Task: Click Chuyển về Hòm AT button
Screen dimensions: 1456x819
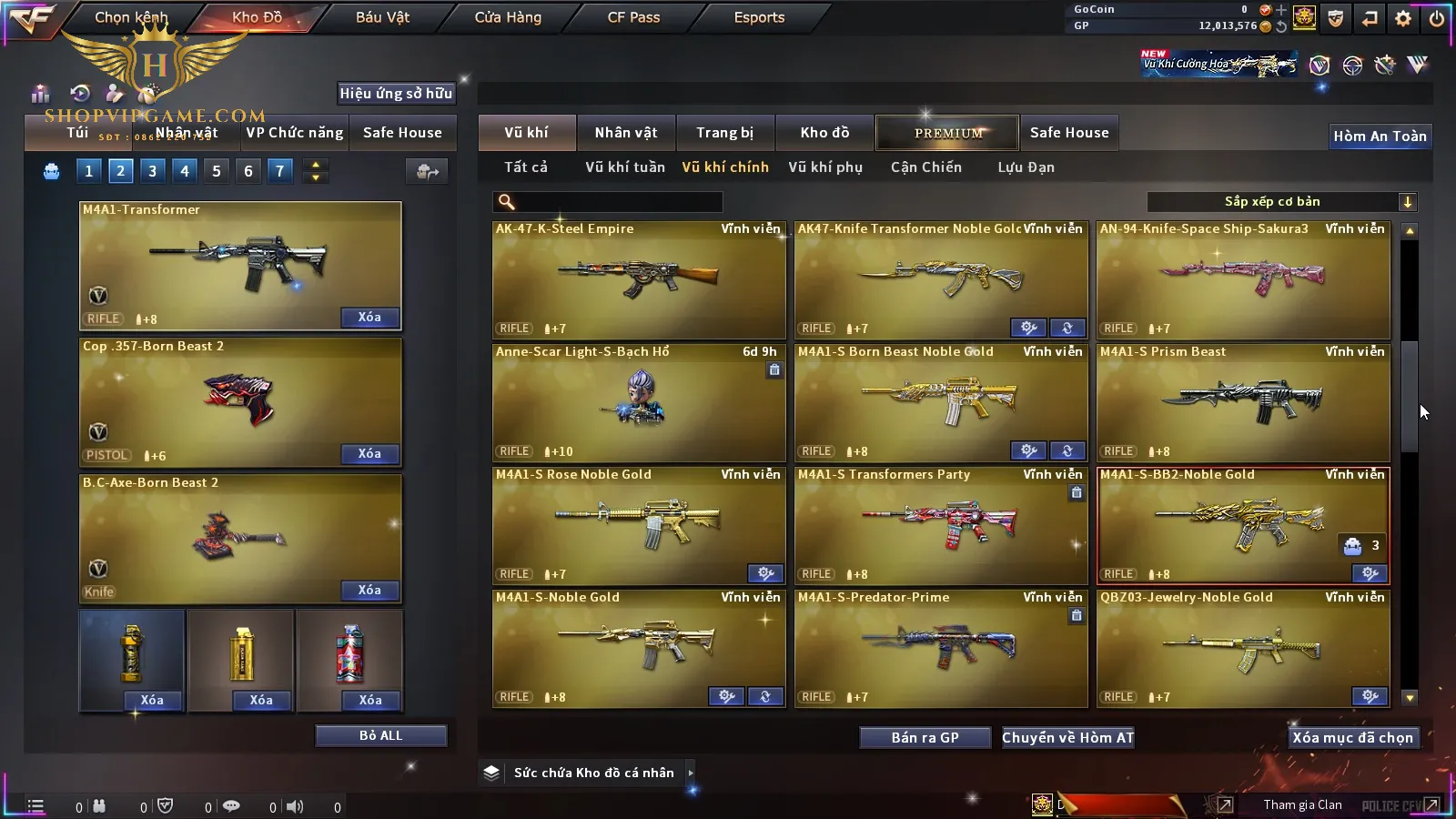Action: coord(1067,737)
